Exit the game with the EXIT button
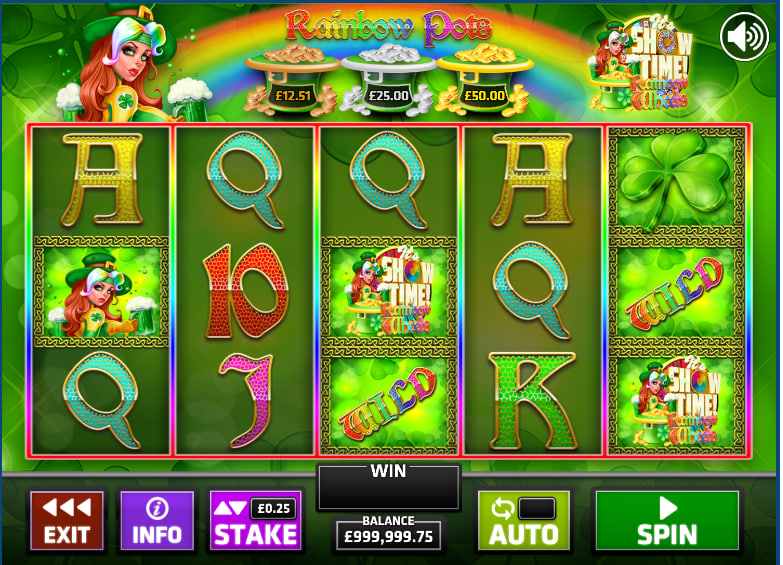The height and width of the screenshot is (565, 783). [x=67, y=520]
